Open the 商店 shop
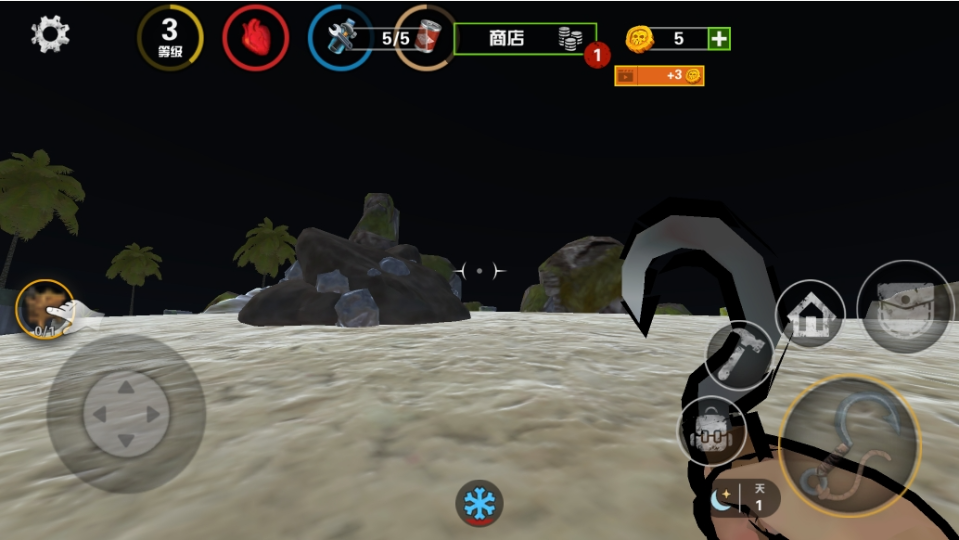Screen dimensions: 959x540 click(524, 39)
